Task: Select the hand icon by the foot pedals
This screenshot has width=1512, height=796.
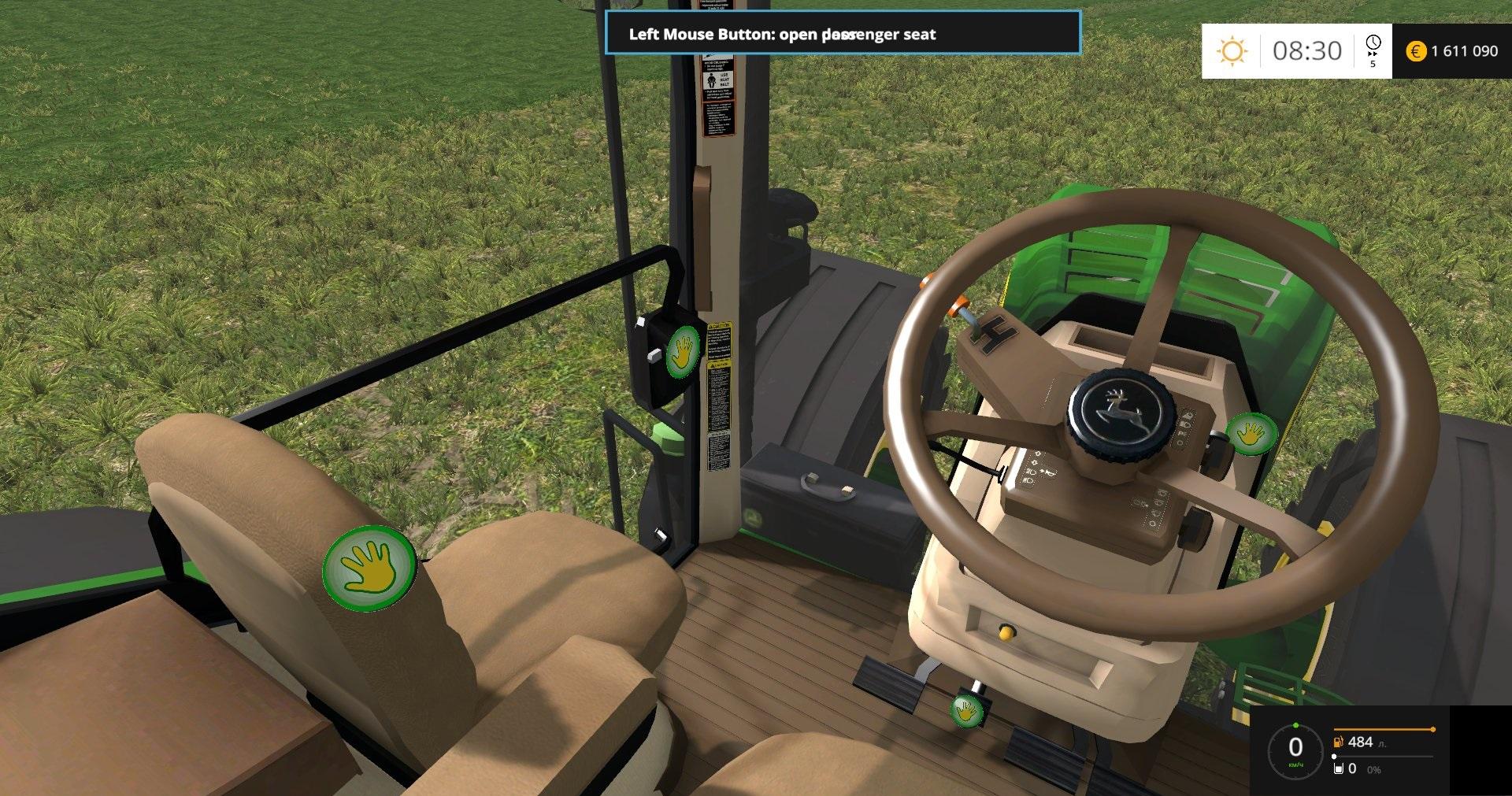Action: click(966, 710)
